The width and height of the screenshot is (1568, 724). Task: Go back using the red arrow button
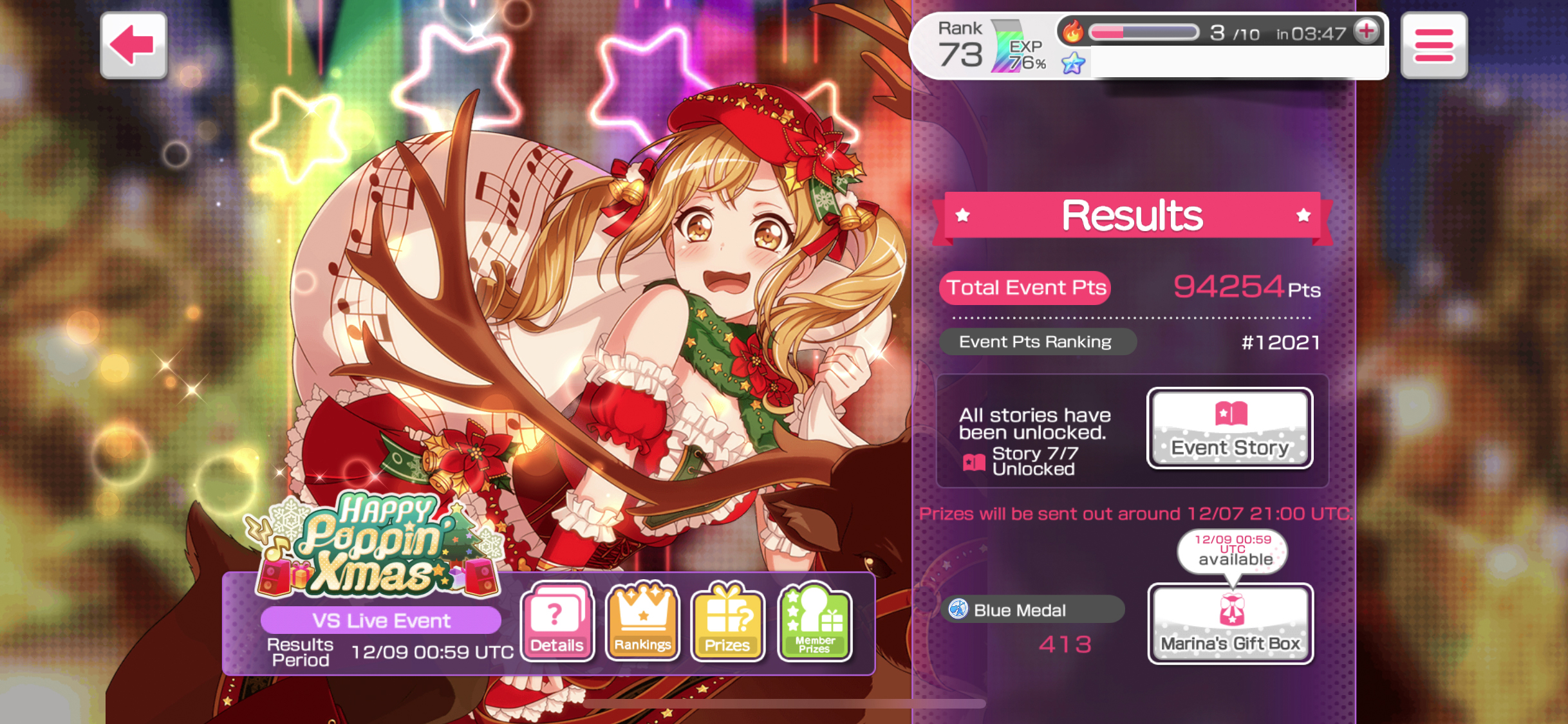point(133,45)
